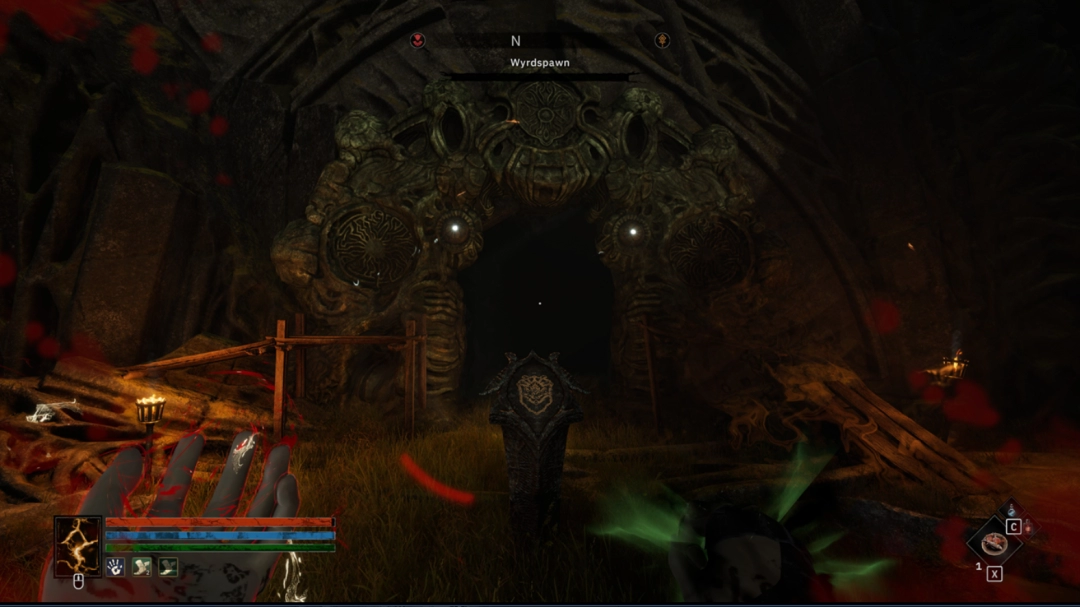The width and height of the screenshot is (1080, 607).
Task: Select the lightning spell card portrait
Action: (x=78, y=546)
